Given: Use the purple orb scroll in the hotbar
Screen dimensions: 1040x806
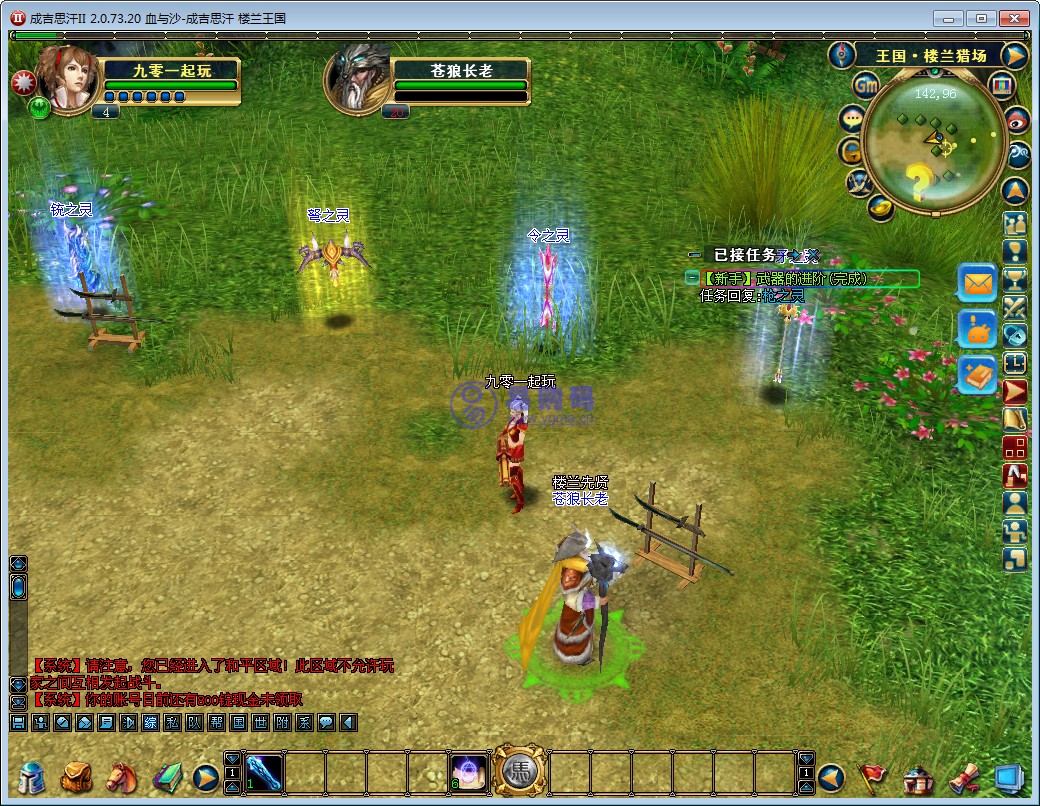Looking at the screenshot, I should tap(467, 772).
